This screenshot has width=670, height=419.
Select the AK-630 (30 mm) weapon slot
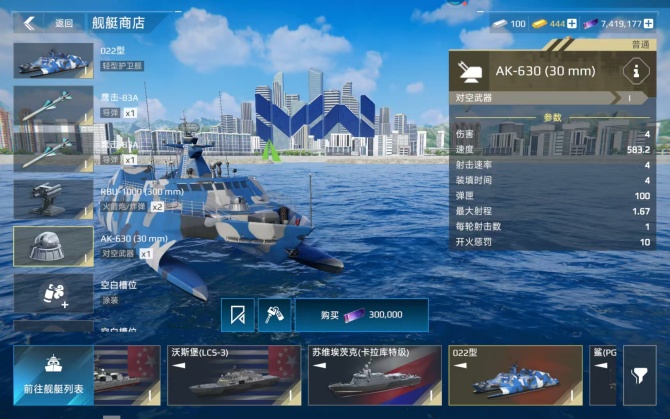click(53, 245)
